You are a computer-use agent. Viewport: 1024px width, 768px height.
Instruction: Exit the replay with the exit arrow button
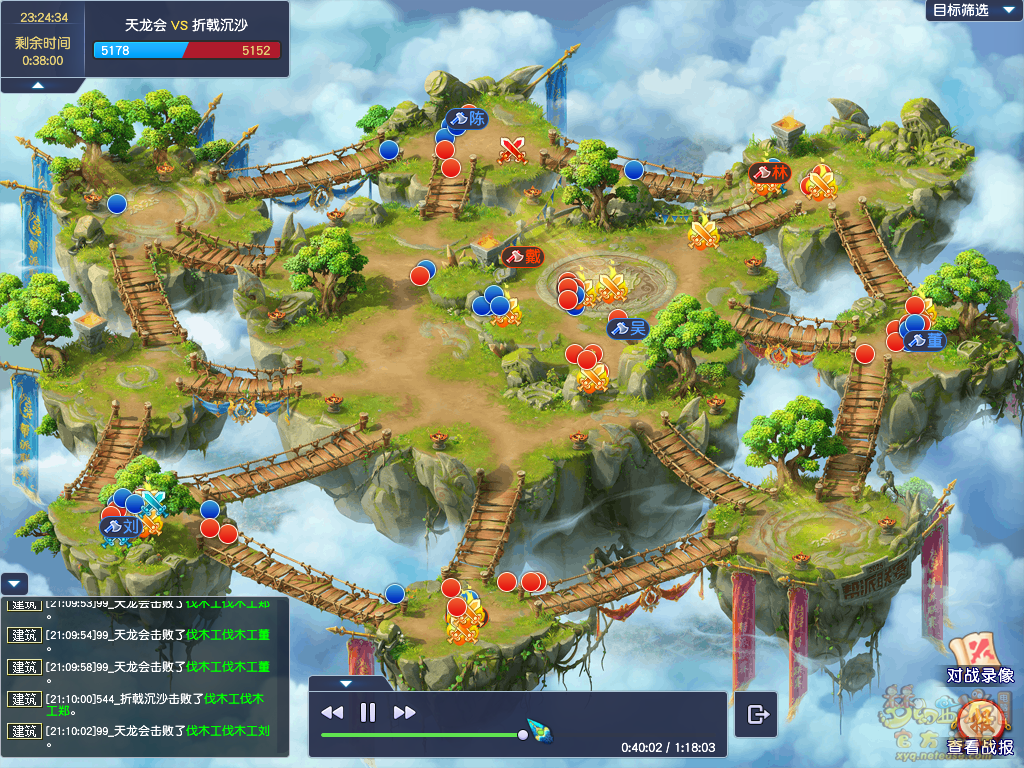pos(757,714)
